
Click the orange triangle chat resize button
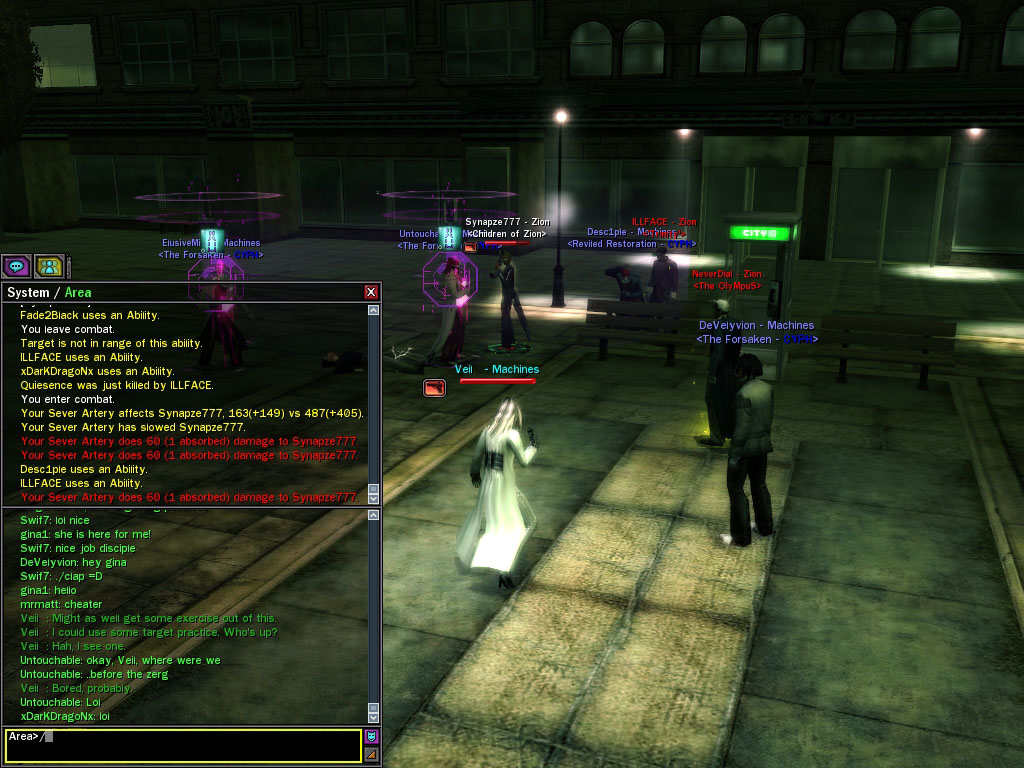pyautogui.click(x=371, y=754)
